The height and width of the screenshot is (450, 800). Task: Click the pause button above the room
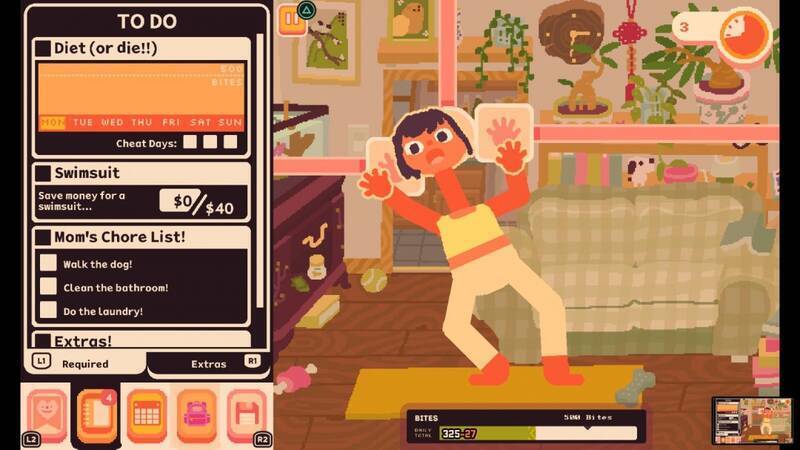[x=291, y=17]
